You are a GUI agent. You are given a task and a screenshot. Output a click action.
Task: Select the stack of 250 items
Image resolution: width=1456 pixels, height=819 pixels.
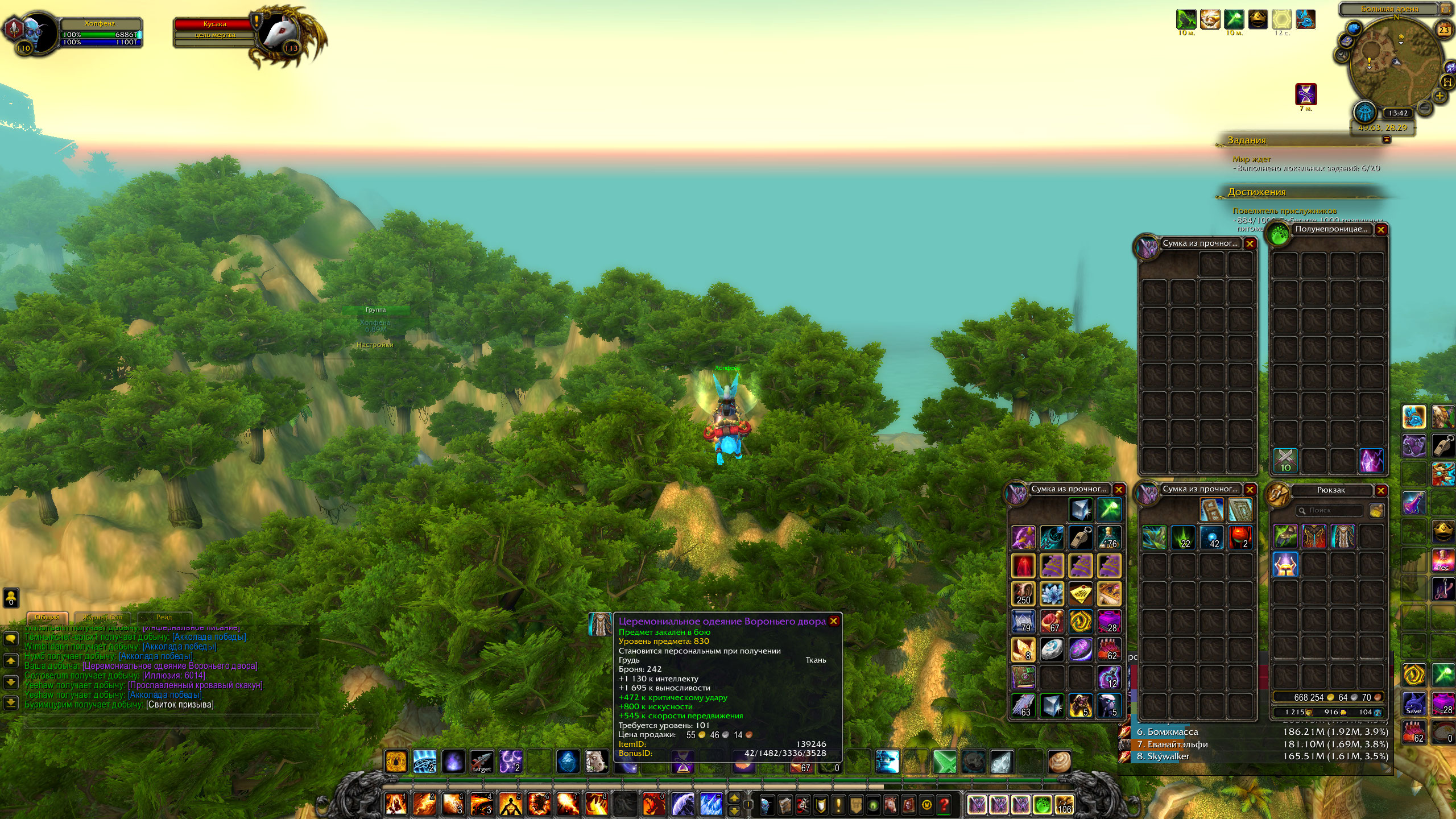coord(1023,594)
